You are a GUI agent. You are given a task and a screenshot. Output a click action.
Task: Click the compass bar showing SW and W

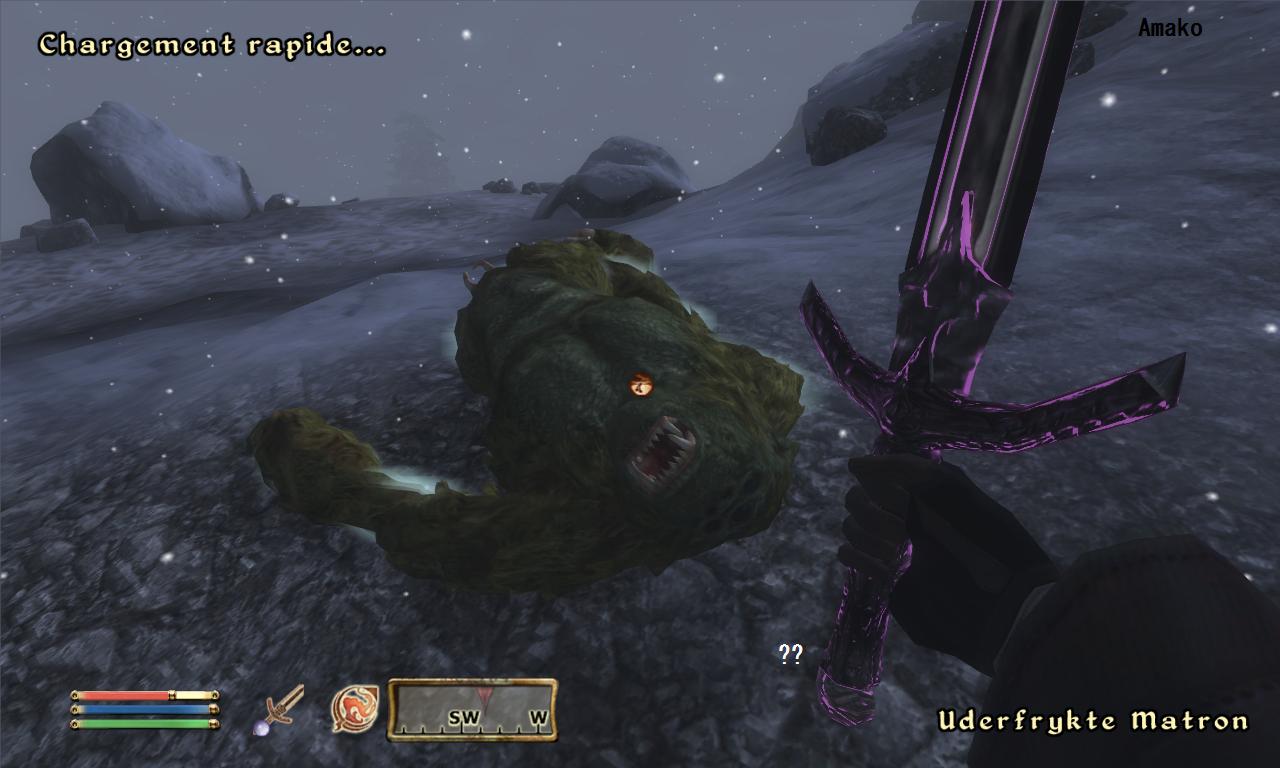click(472, 710)
